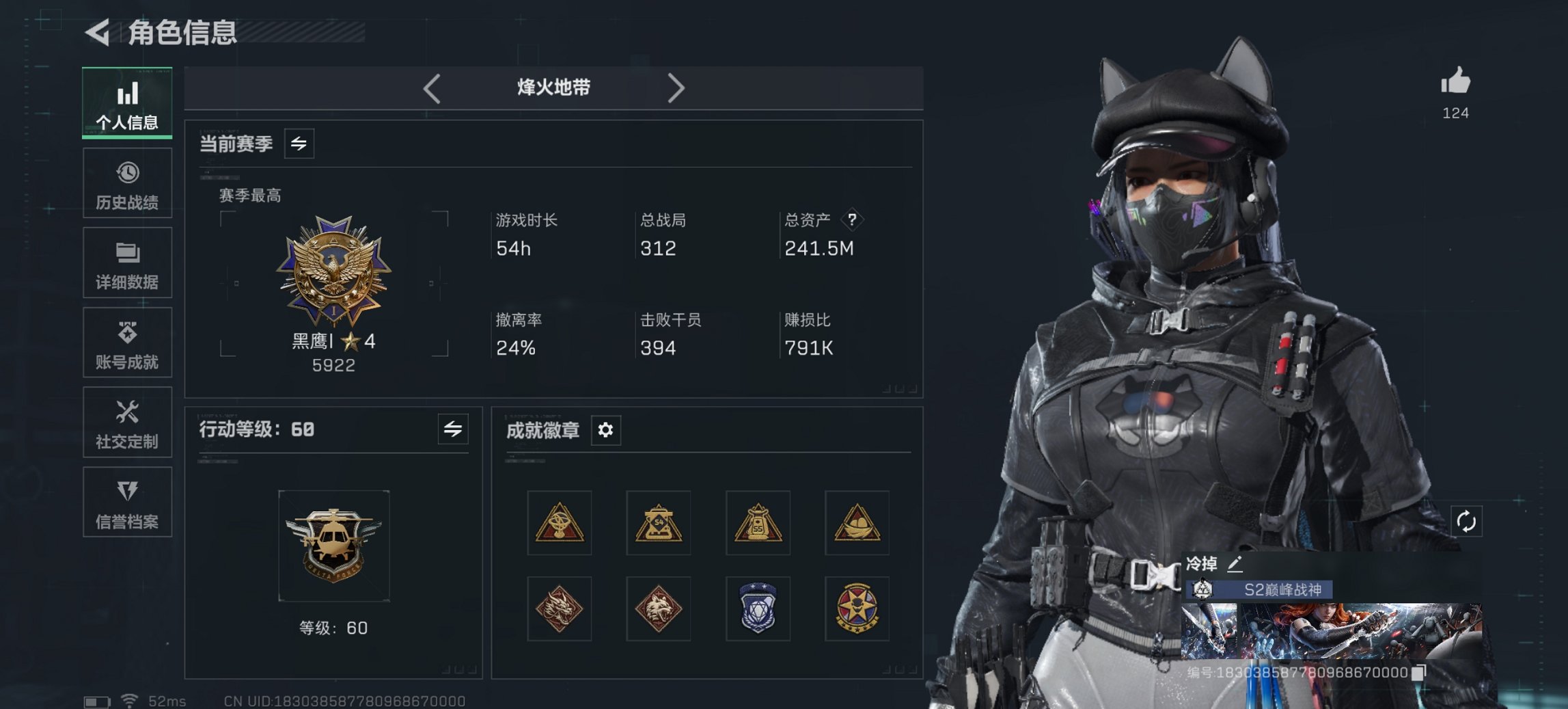Check the 信誉档案 reputation file
The width and height of the screenshot is (1568, 709).
pyautogui.click(x=127, y=504)
